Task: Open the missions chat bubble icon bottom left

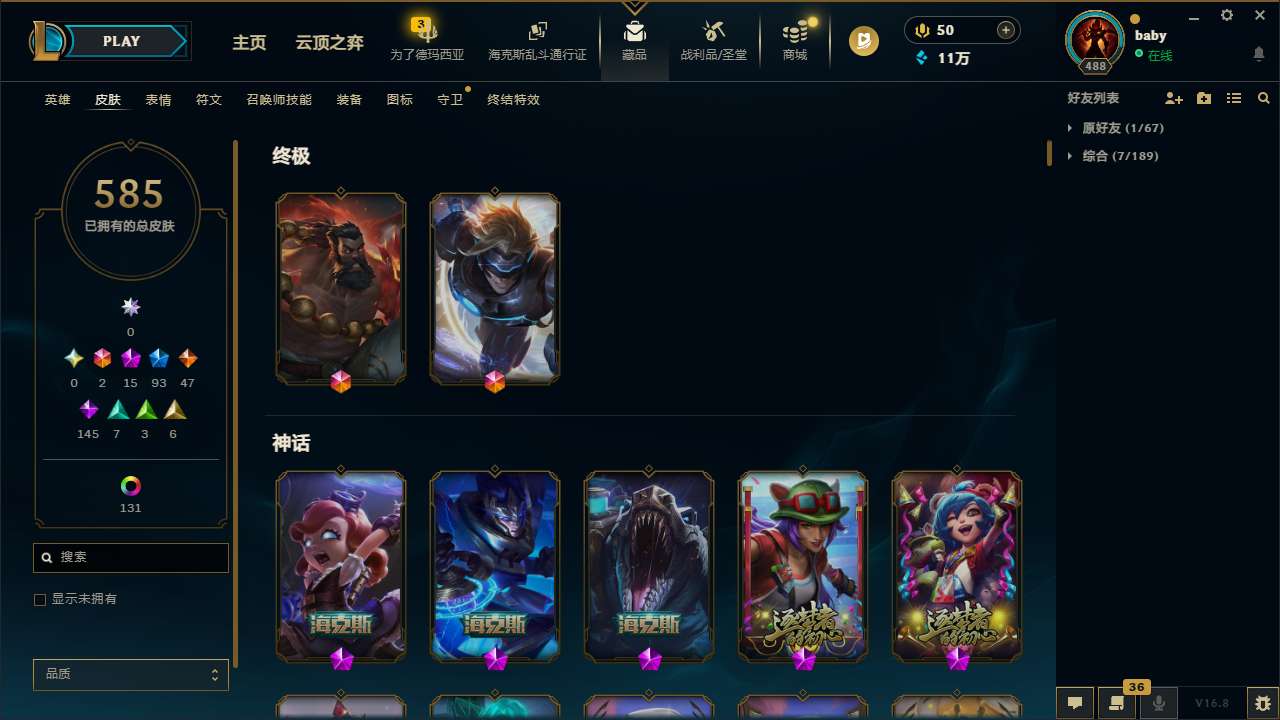Action: coord(1074,703)
